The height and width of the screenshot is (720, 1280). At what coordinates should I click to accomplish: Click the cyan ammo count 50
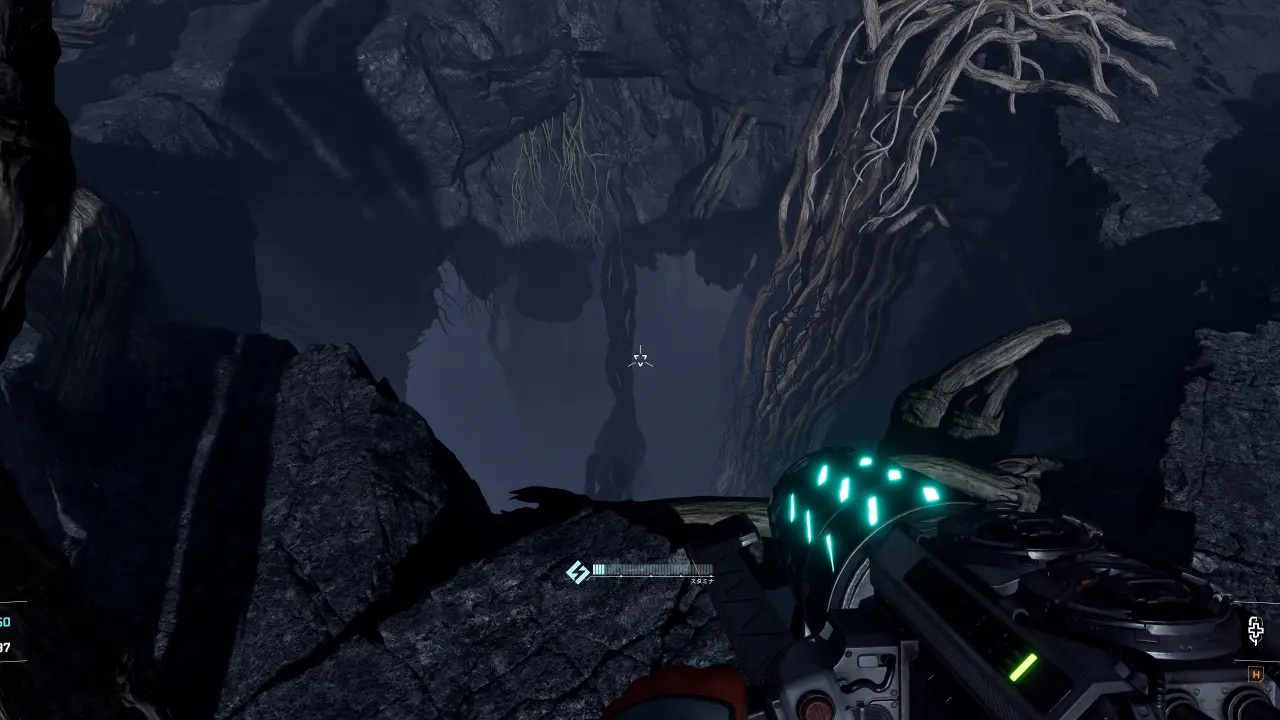tap(4, 622)
